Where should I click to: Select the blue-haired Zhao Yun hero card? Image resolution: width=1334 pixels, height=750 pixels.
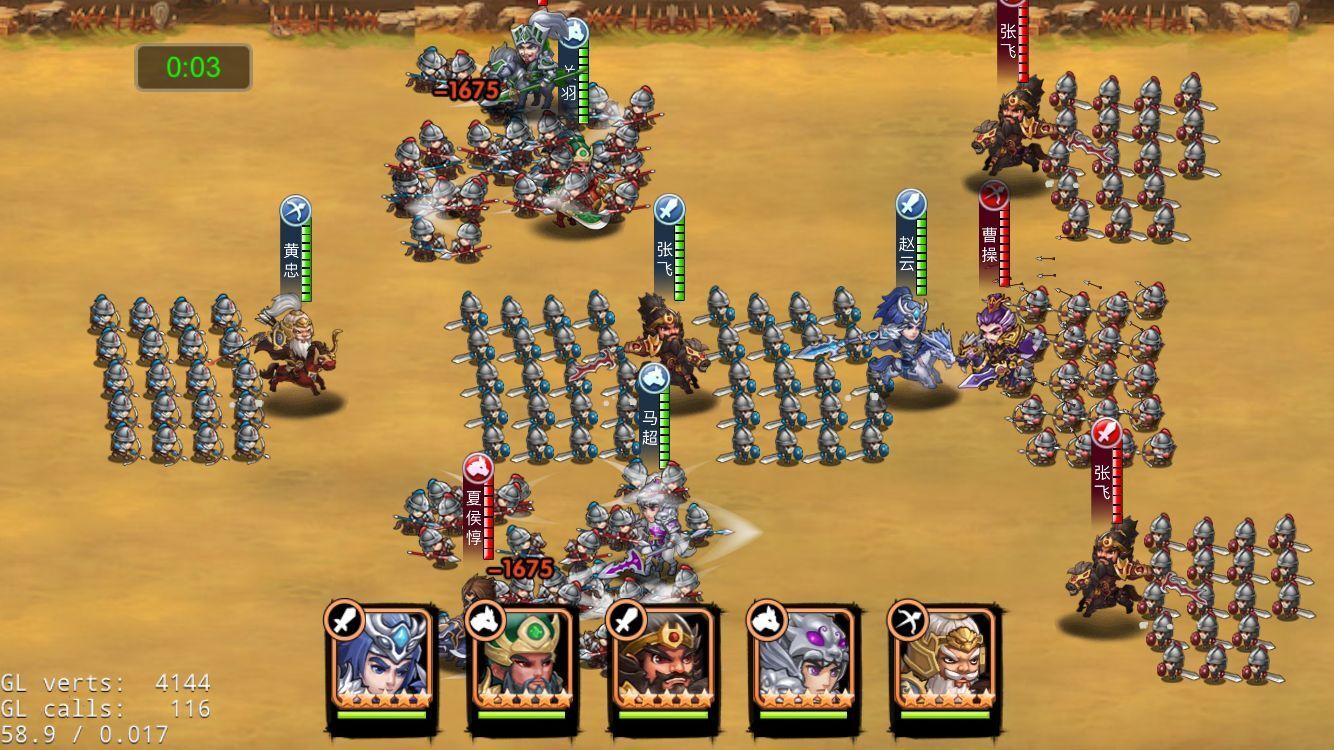coord(381,660)
